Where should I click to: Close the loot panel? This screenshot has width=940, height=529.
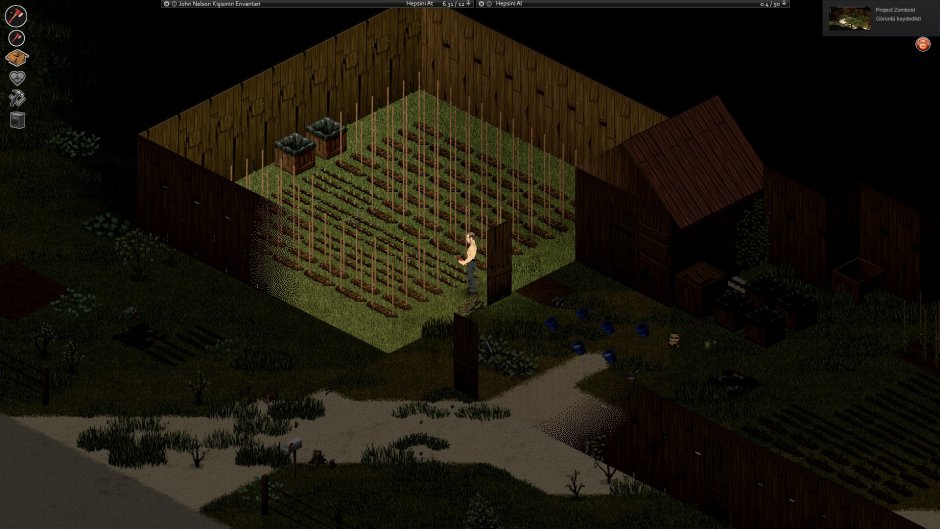(482, 4)
